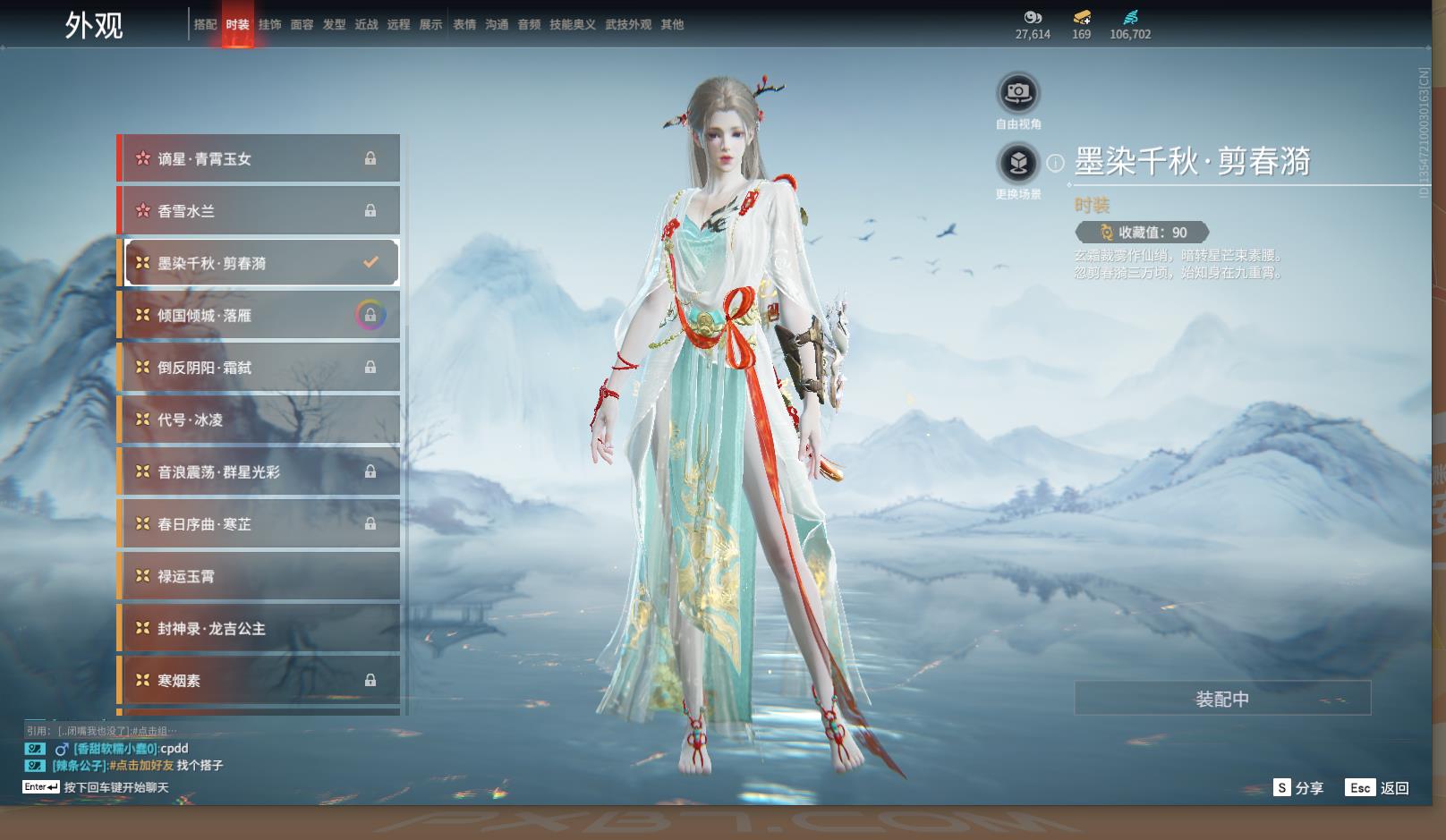1446x840 pixels.
Task: Activate the 自由视角 free camera icon
Action: 1018,93
